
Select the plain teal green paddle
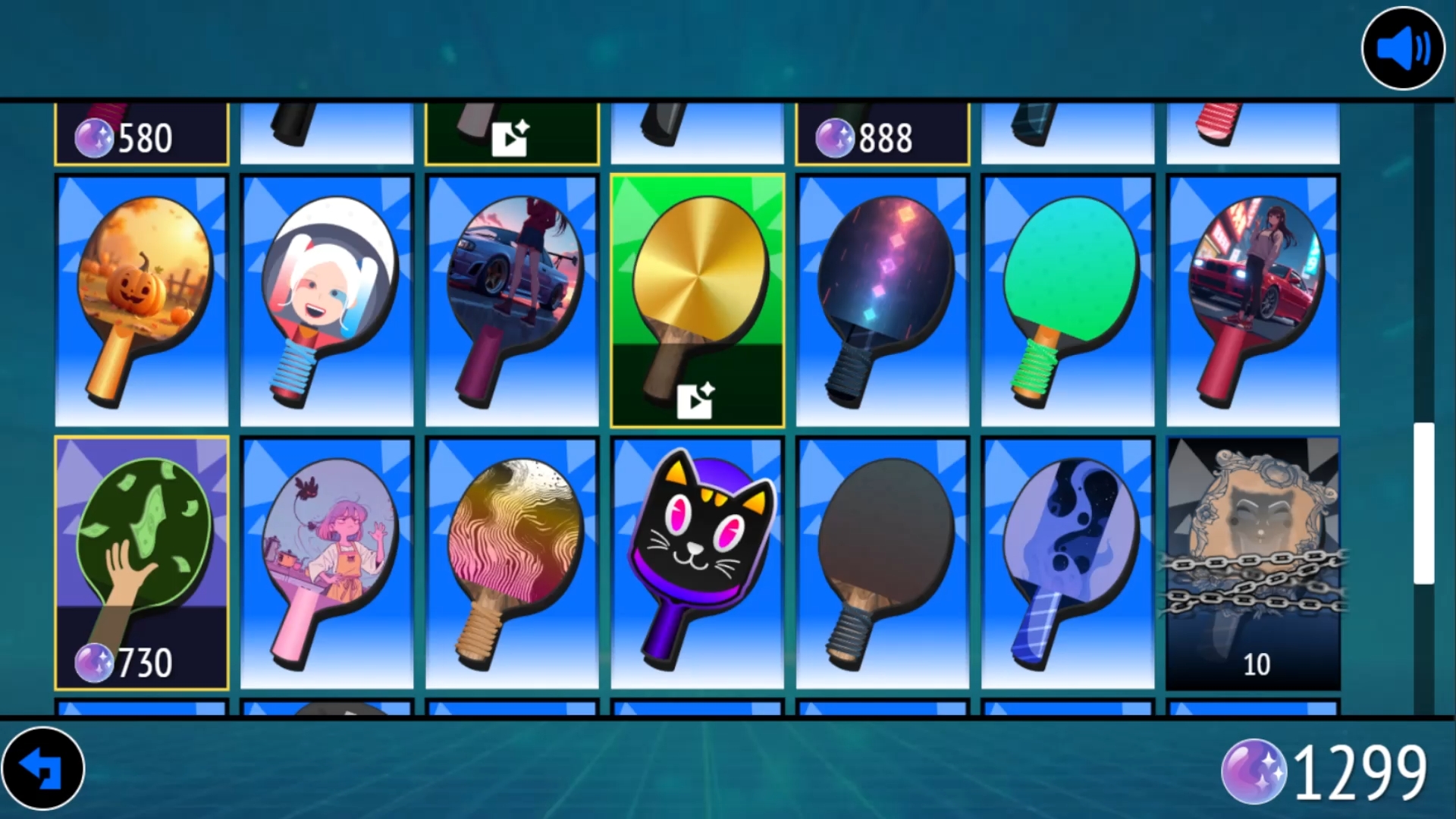coord(1067,300)
